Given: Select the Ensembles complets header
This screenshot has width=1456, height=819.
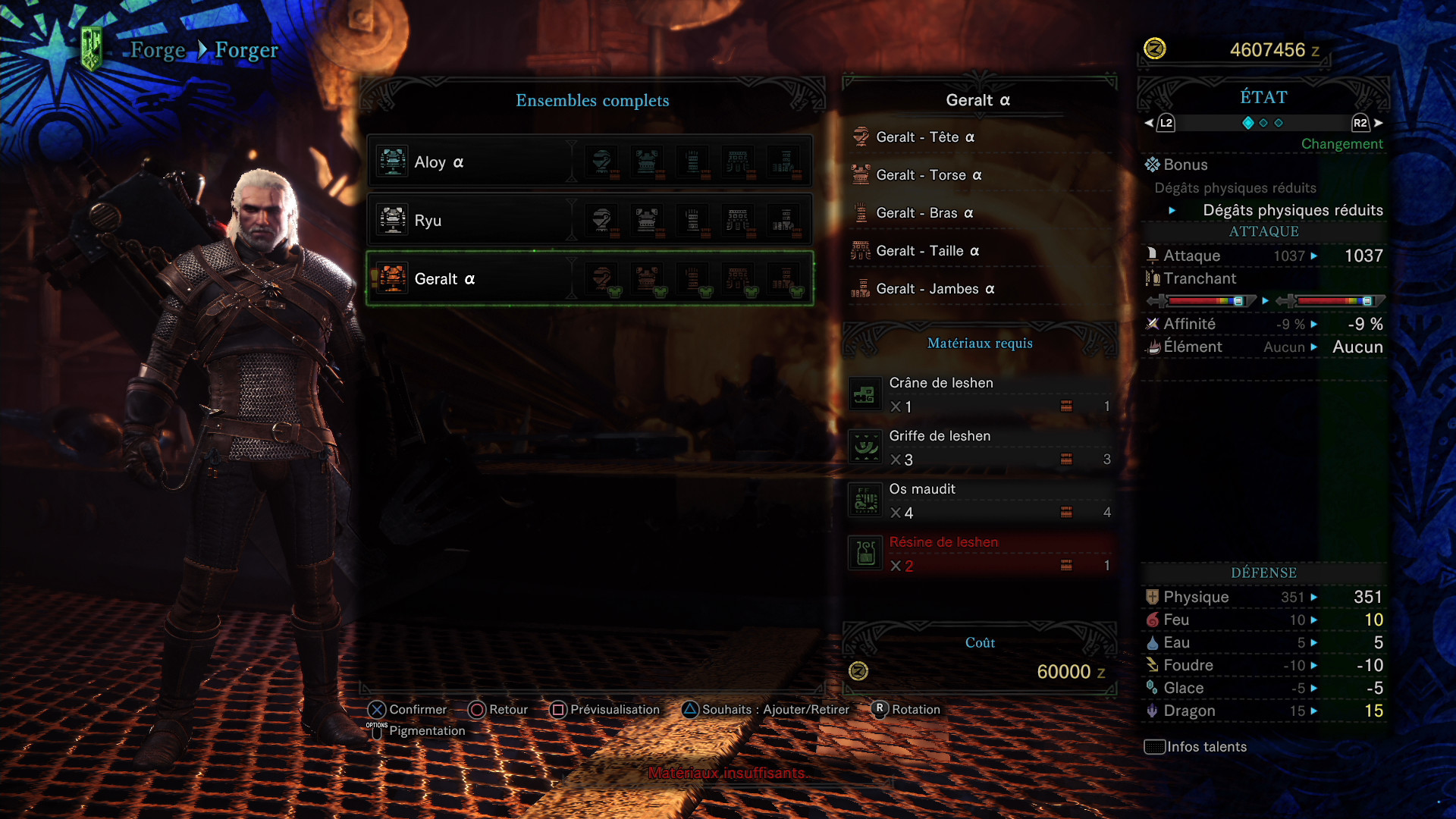Looking at the screenshot, I should (592, 100).
